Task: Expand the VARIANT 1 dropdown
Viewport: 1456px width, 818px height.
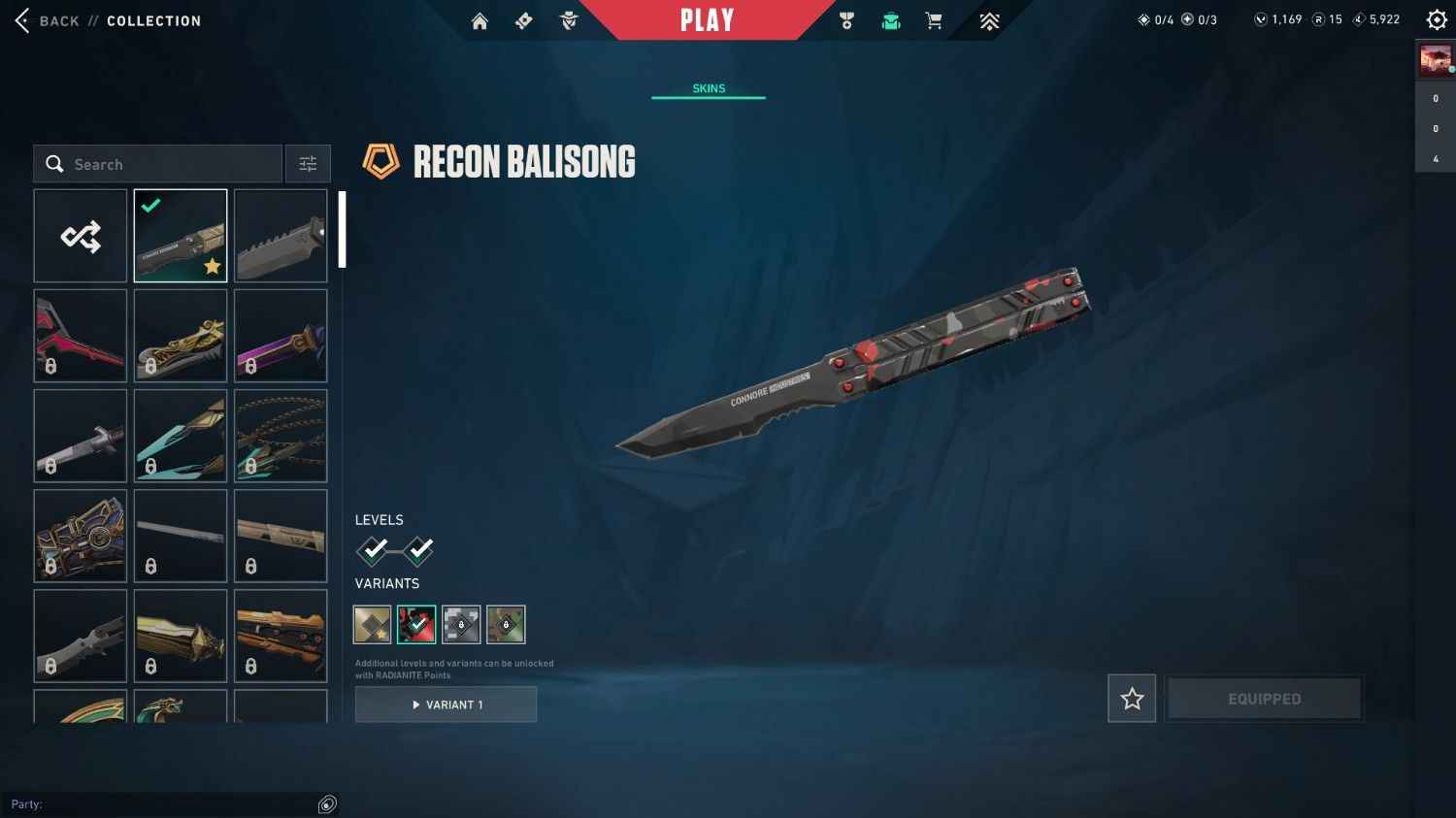Action: point(446,703)
